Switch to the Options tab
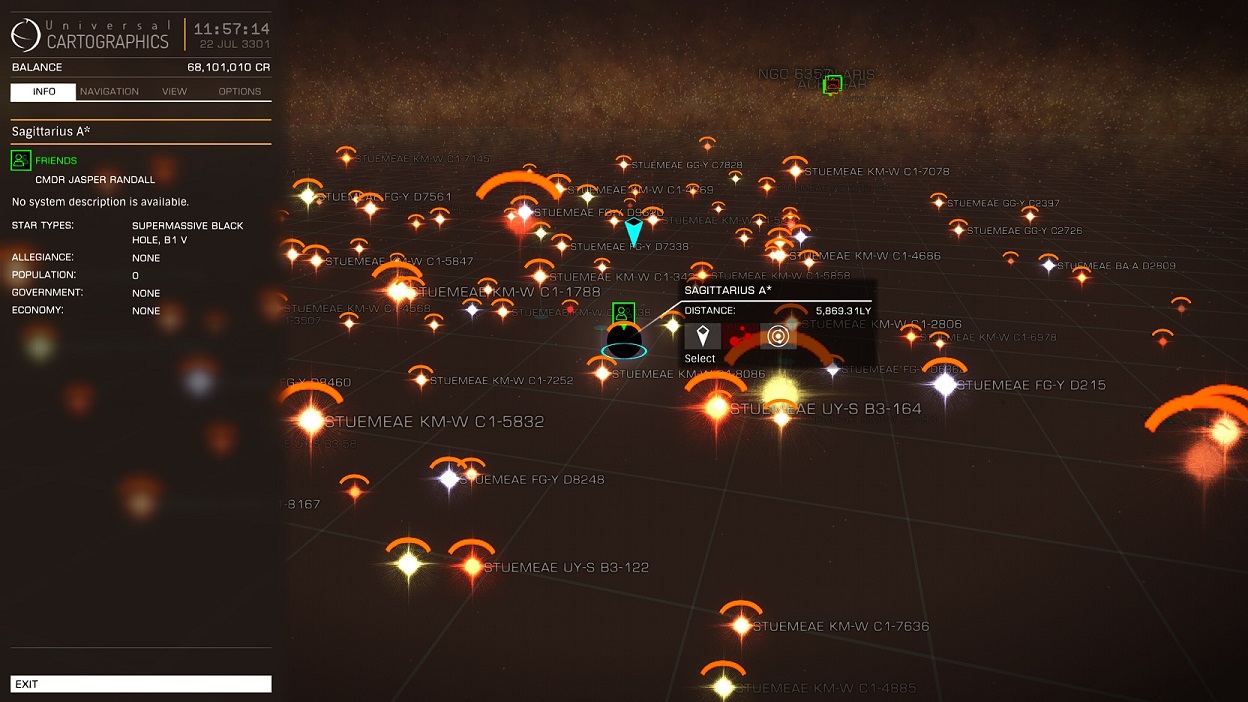 point(239,91)
